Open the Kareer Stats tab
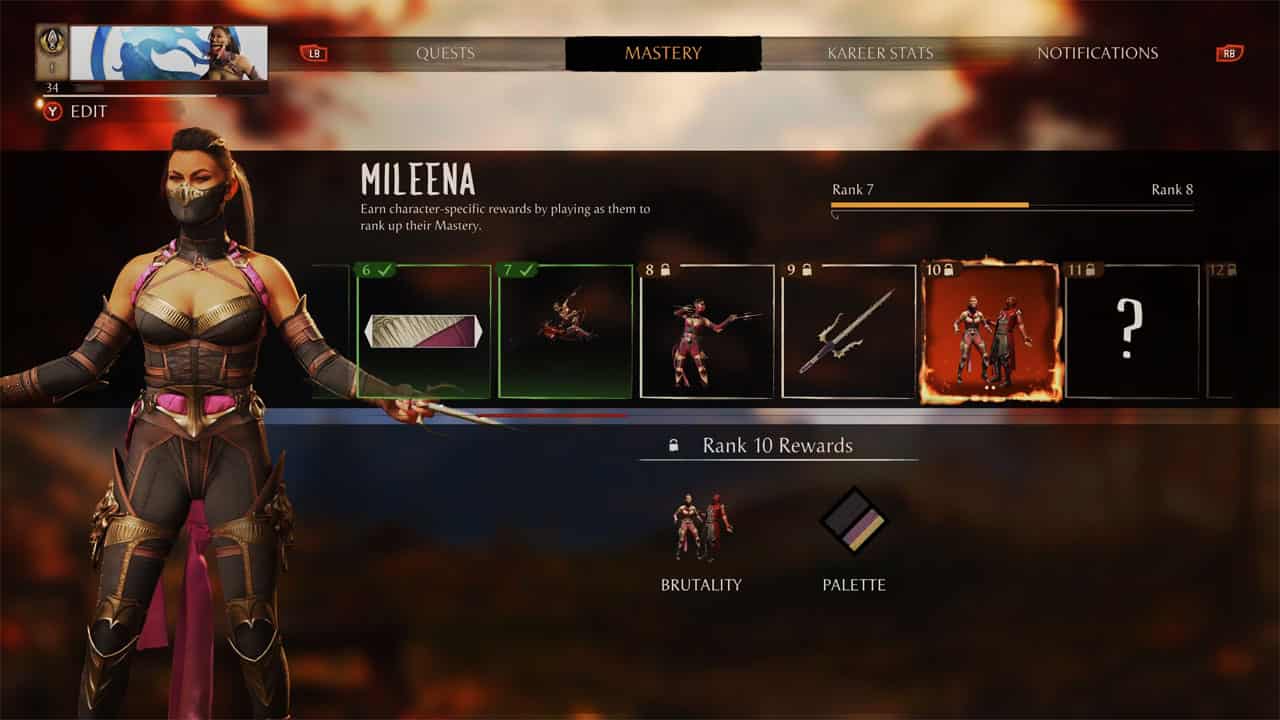Screen dimensions: 1280x720 tap(880, 53)
